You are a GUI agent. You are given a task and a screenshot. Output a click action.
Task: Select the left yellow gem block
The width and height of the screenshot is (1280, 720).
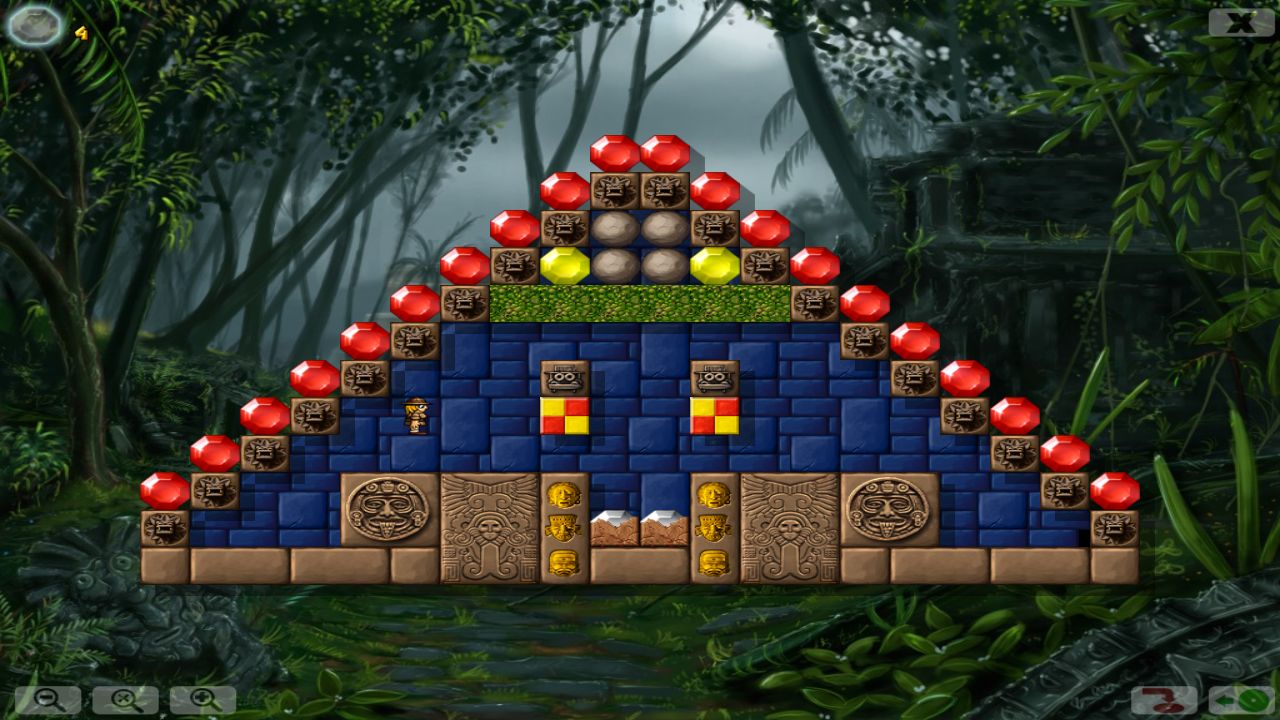point(563,266)
